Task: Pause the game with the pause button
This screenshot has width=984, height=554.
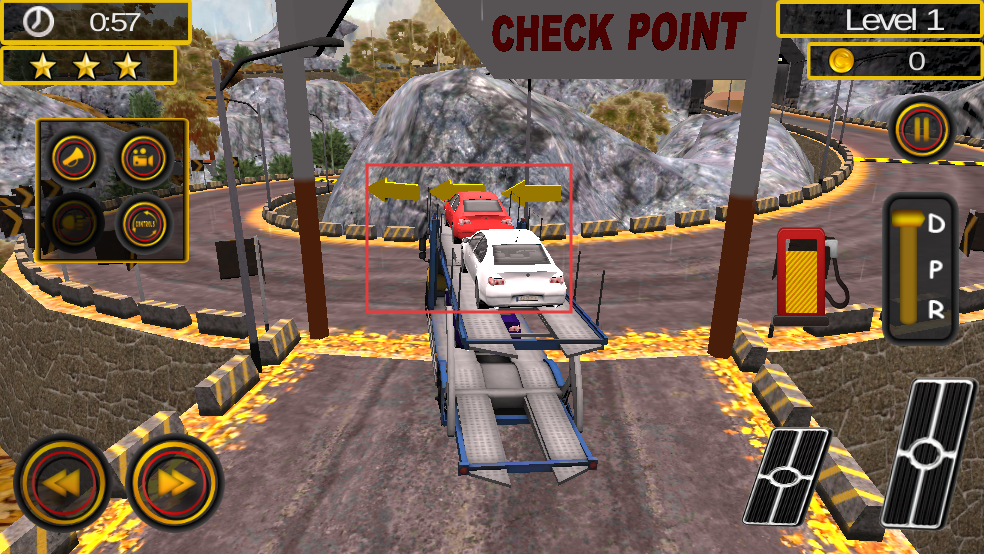Action: [x=922, y=130]
